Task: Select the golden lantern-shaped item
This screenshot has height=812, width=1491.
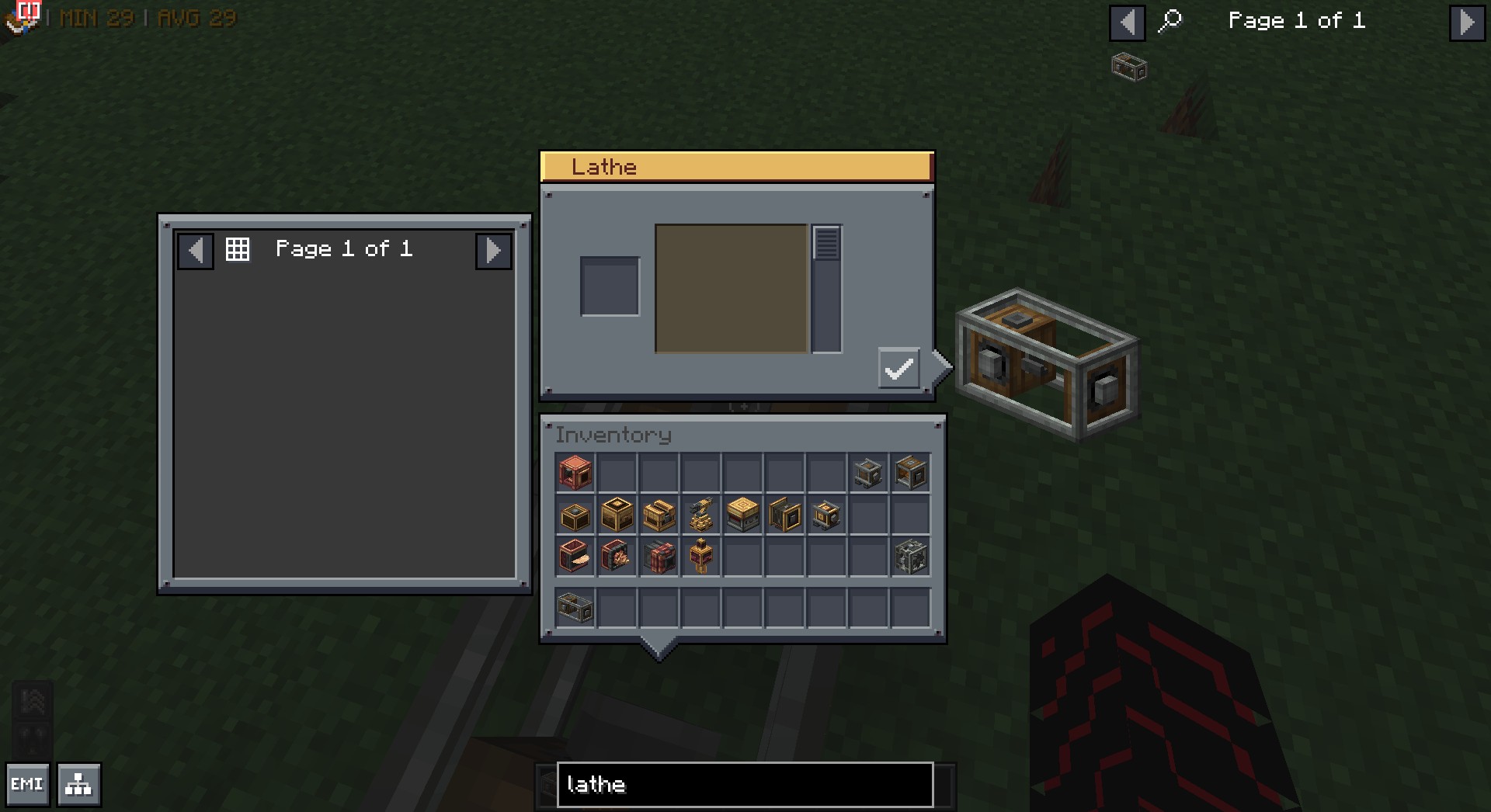Action: [x=700, y=556]
